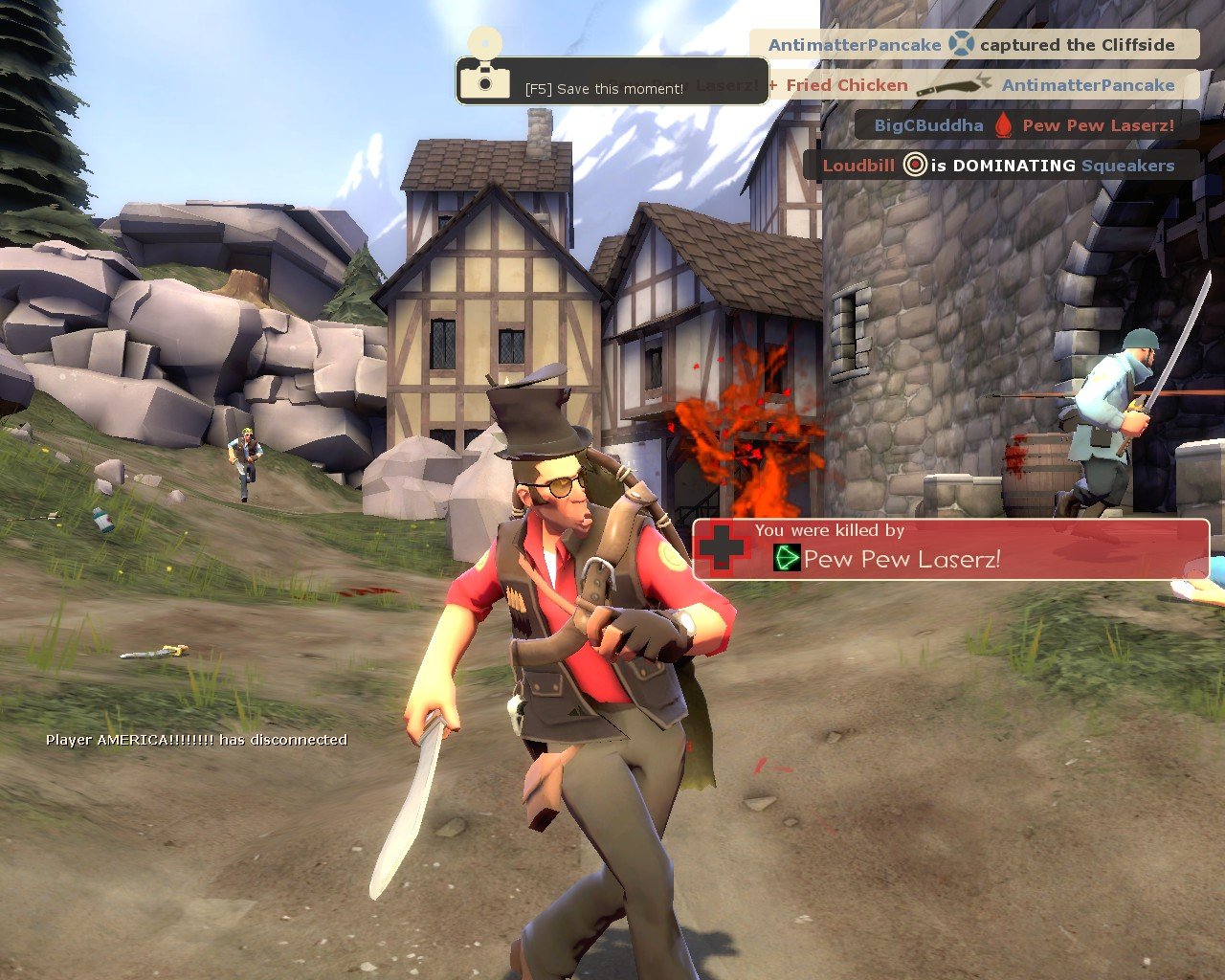Click the camera screenshot icon
1225x980 pixels.
pos(484,78)
